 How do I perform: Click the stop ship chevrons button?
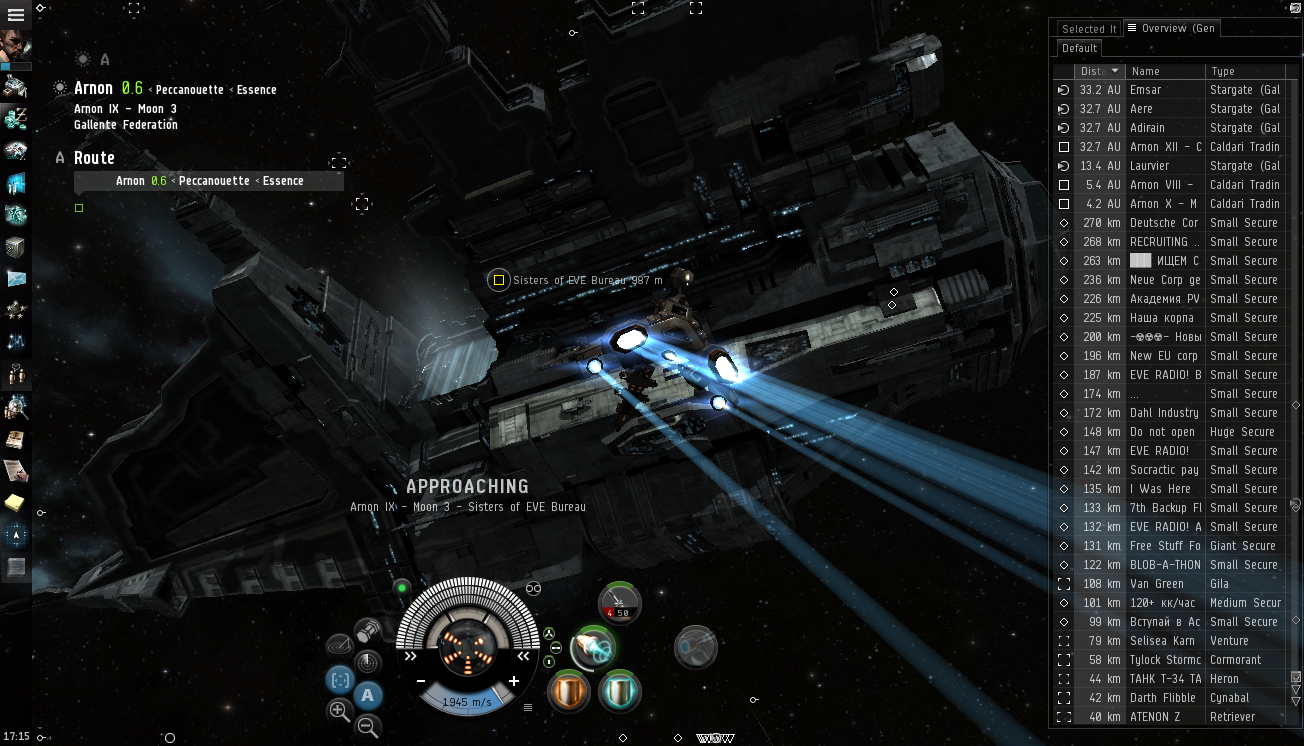point(522,656)
